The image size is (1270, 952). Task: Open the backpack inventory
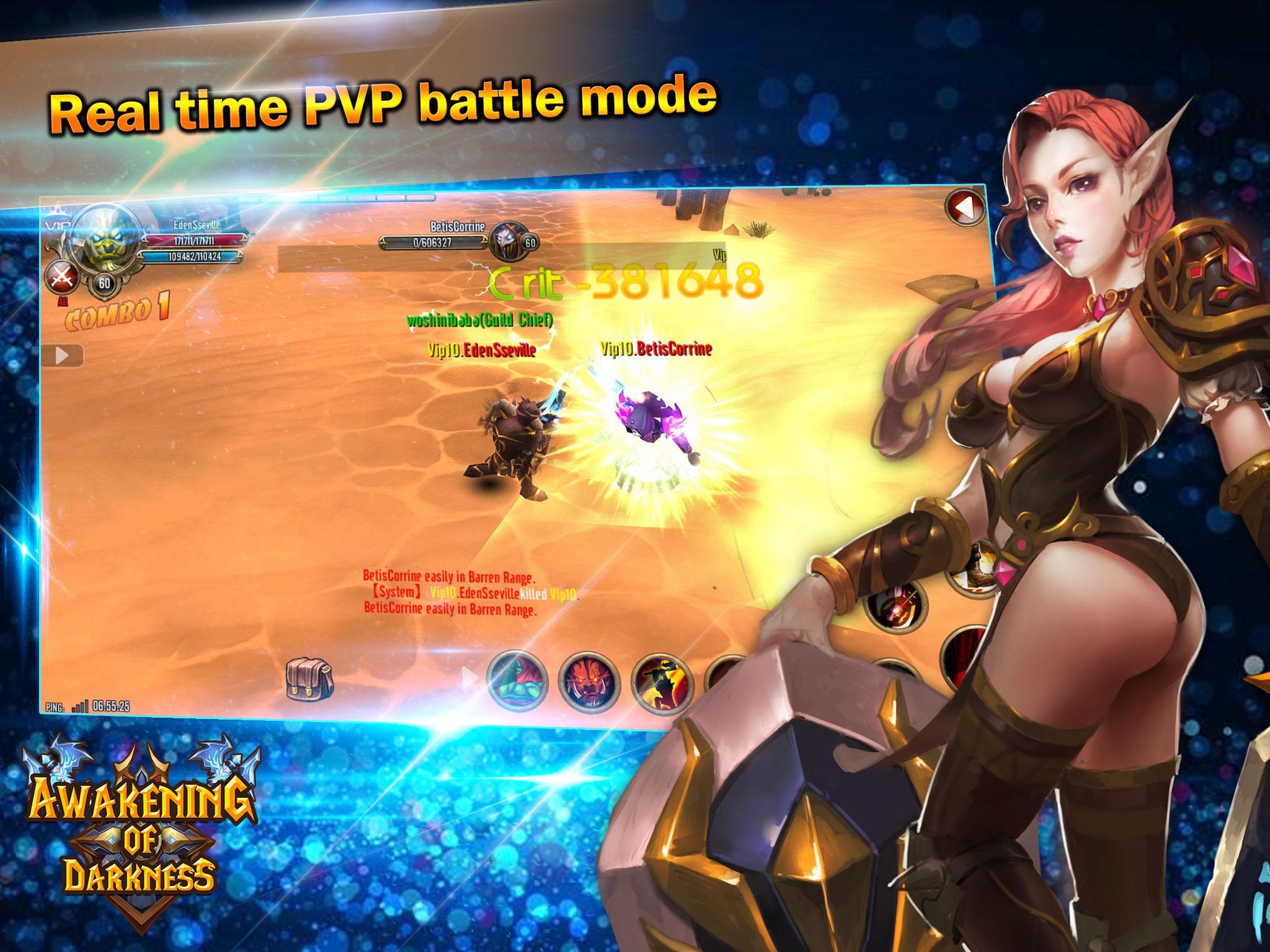click(309, 680)
